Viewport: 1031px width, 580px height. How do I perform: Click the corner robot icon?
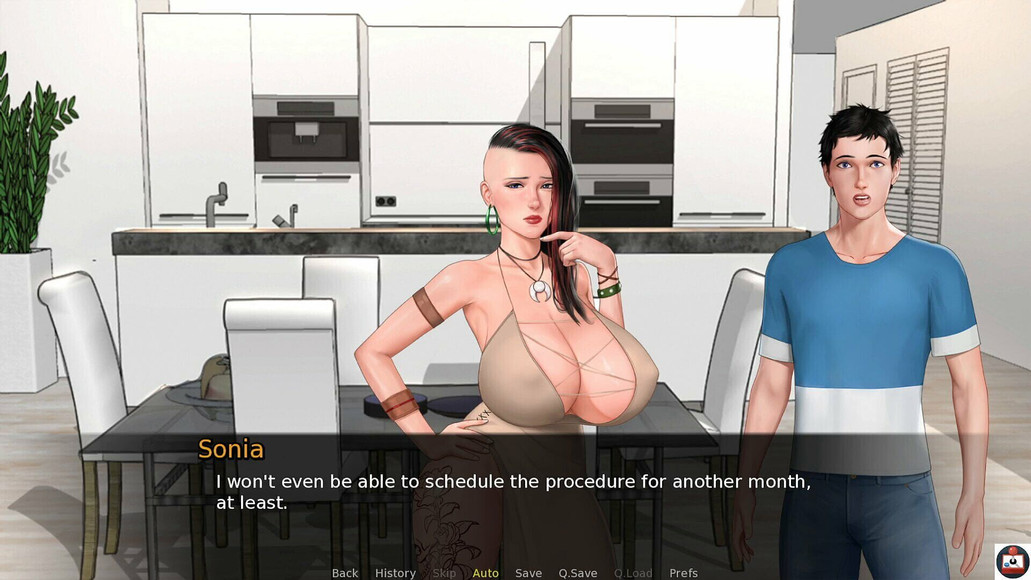(x=1011, y=560)
